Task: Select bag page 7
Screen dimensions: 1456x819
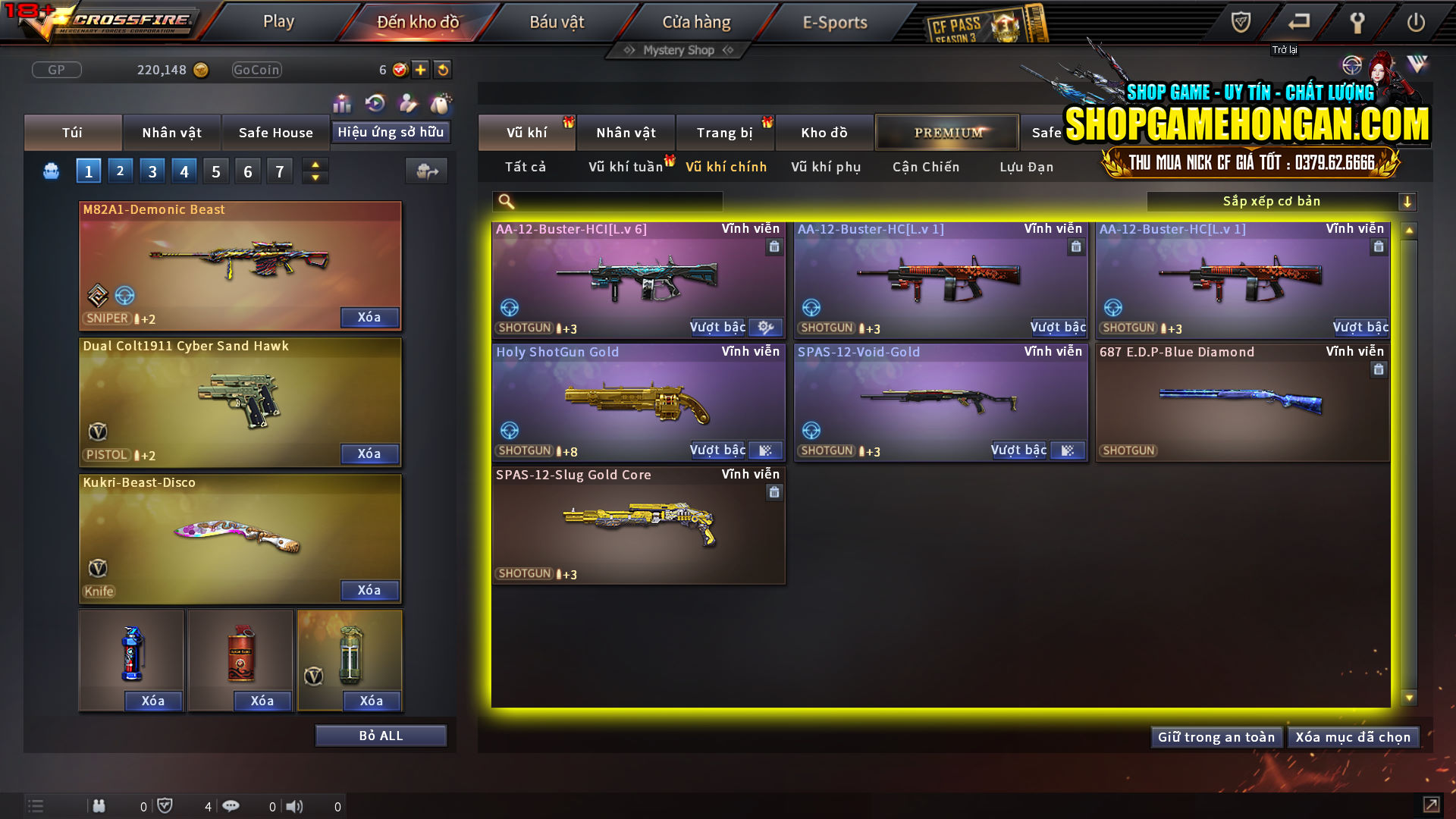Action: coord(280,171)
